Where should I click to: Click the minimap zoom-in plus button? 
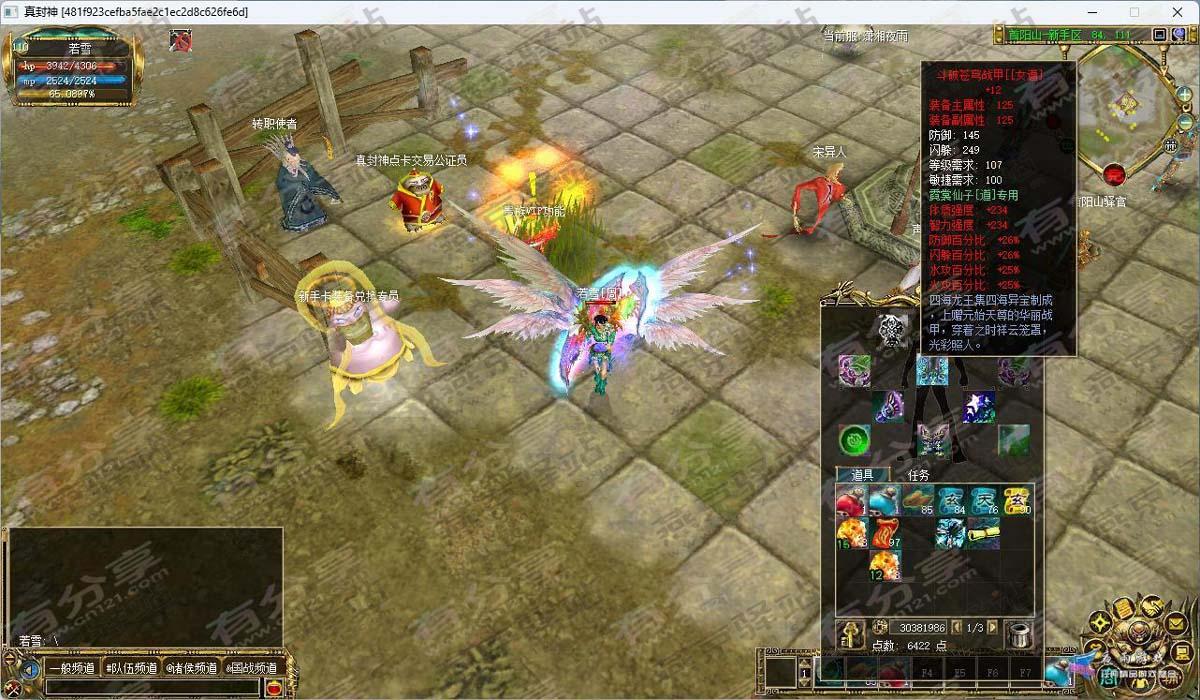1184,93
